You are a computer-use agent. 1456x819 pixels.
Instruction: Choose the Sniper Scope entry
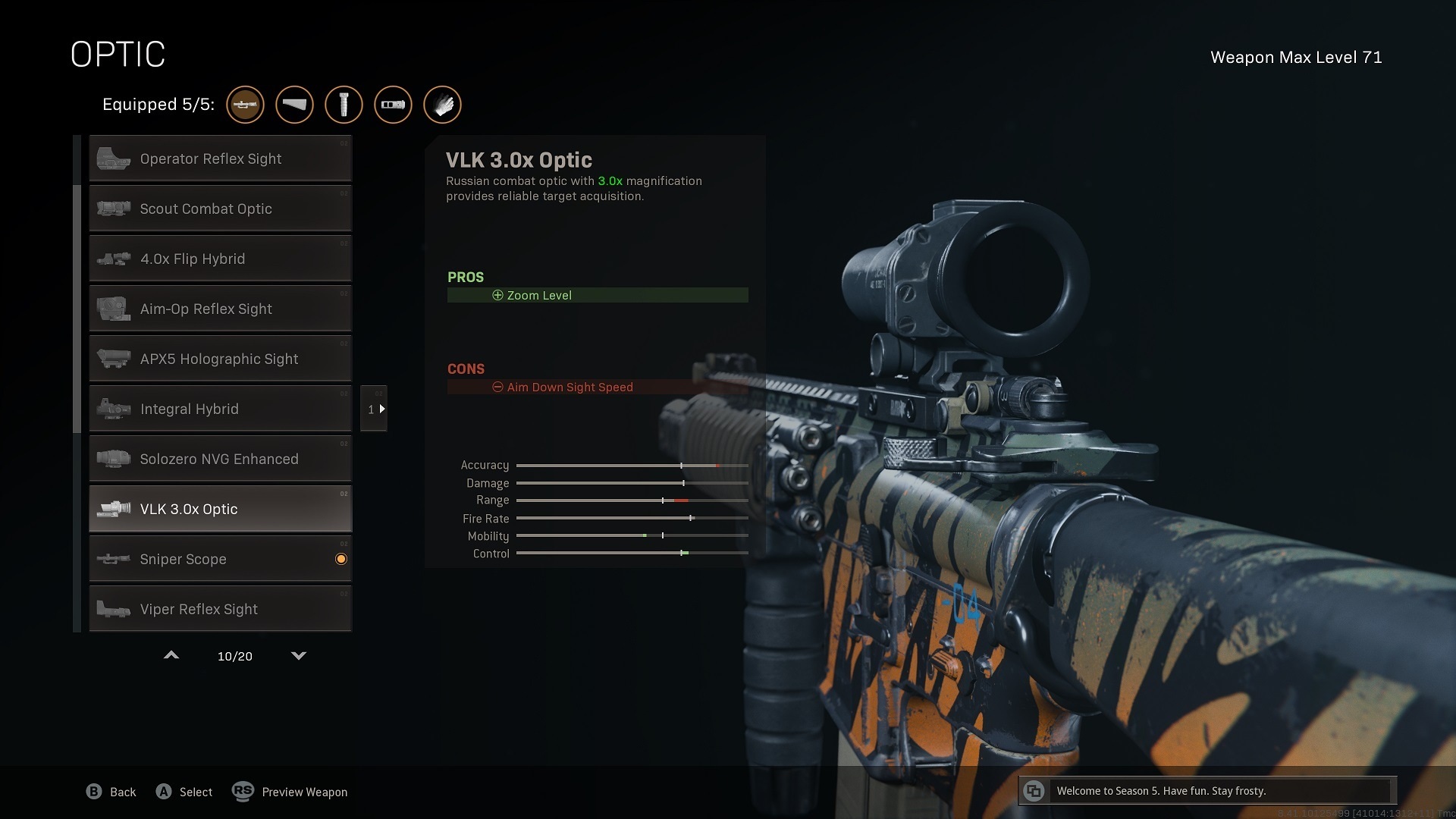[220, 559]
